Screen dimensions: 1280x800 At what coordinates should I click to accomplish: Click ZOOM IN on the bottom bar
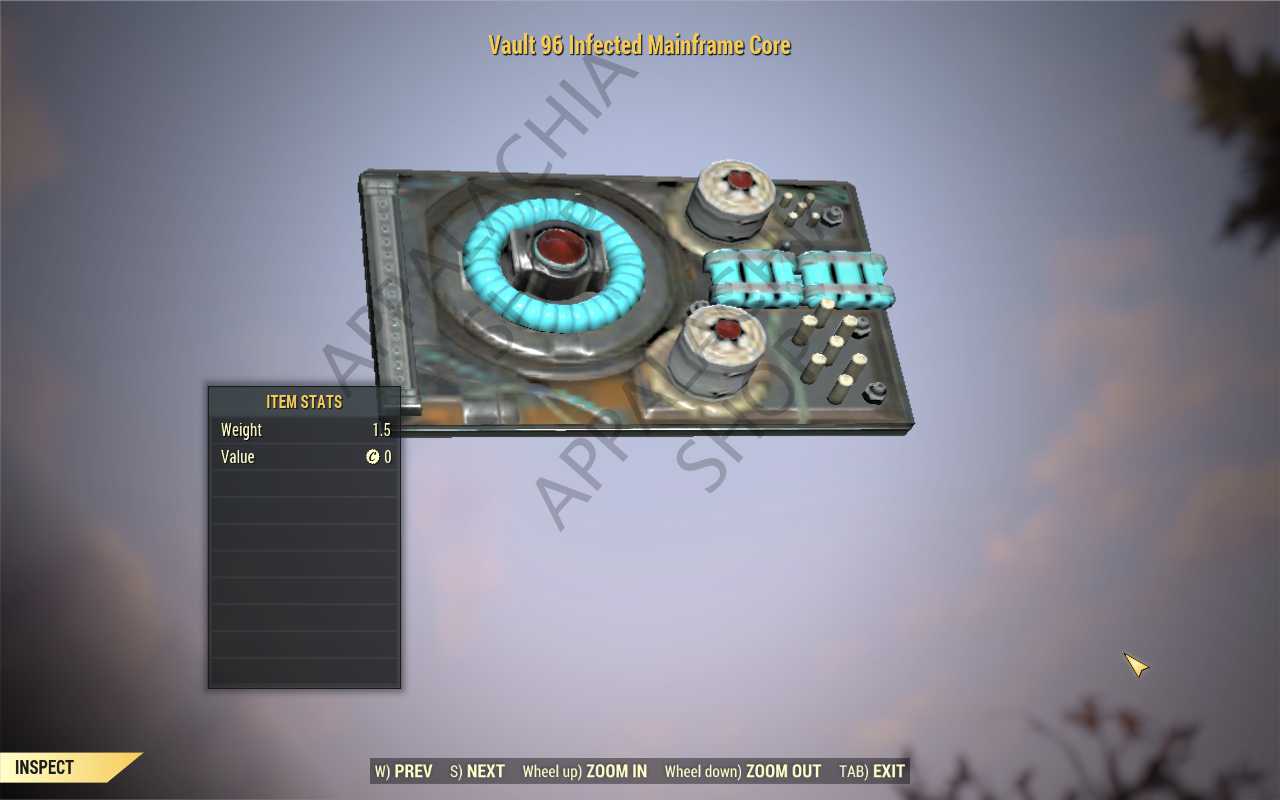tap(617, 771)
